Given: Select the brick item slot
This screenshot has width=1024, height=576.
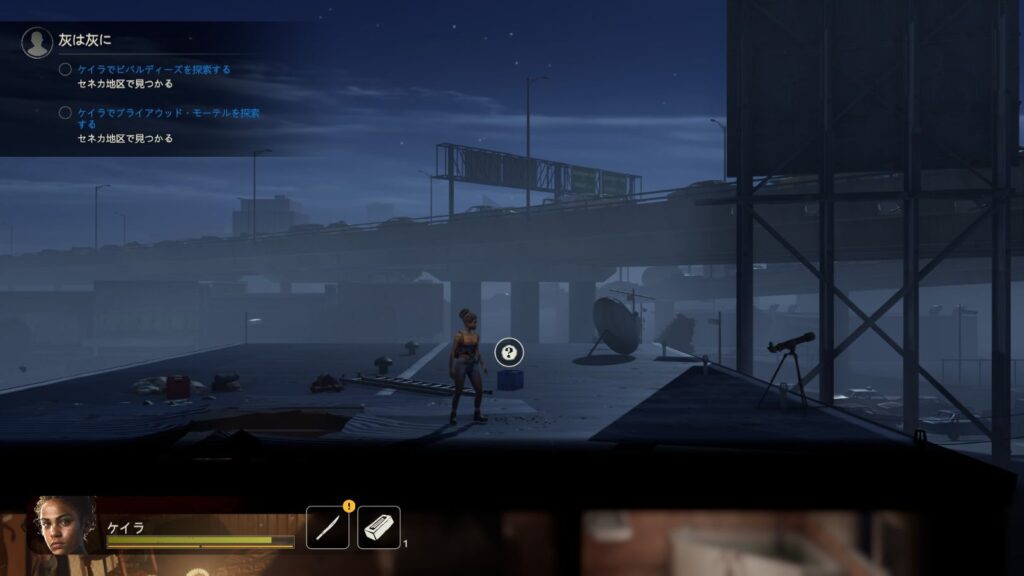Looking at the screenshot, I should tap(379, 527).
